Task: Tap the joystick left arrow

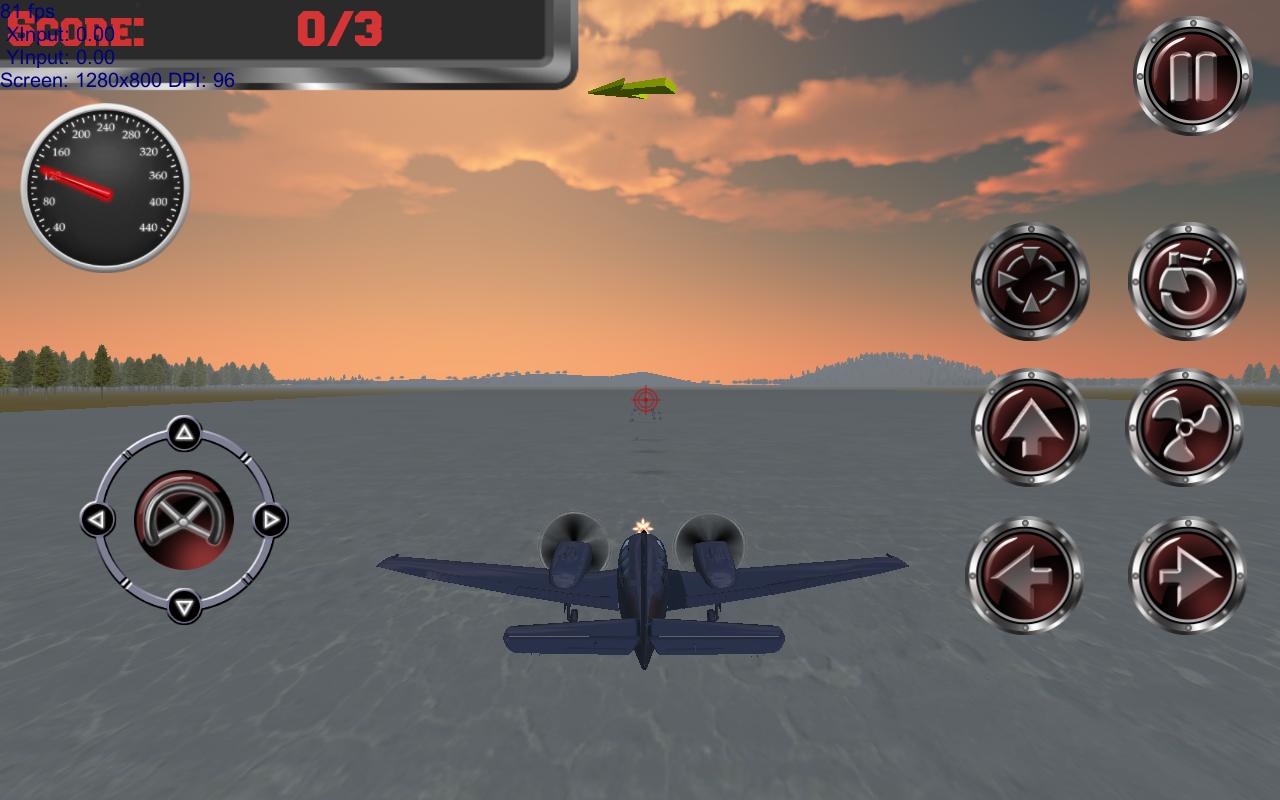Action: pos(96,519)
